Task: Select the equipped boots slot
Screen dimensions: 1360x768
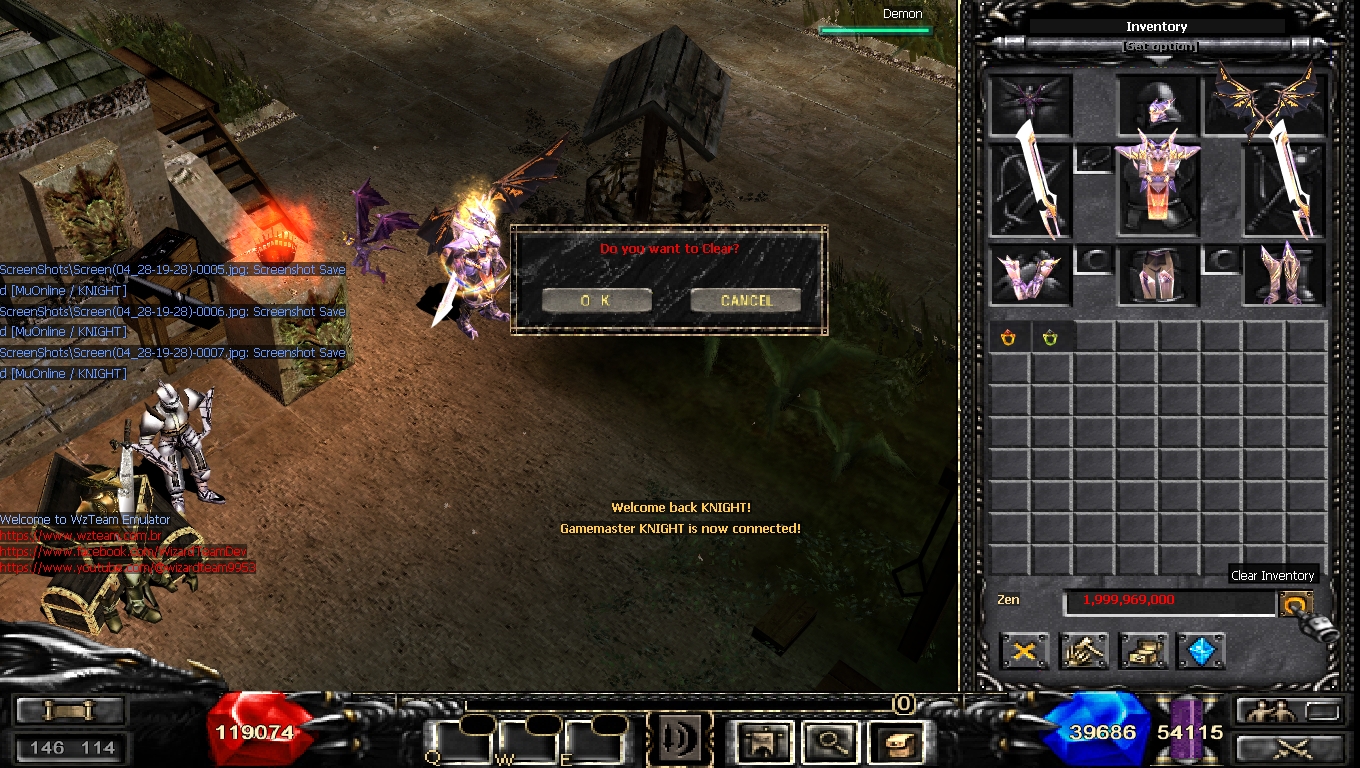Action: [x=1283, y=275]
